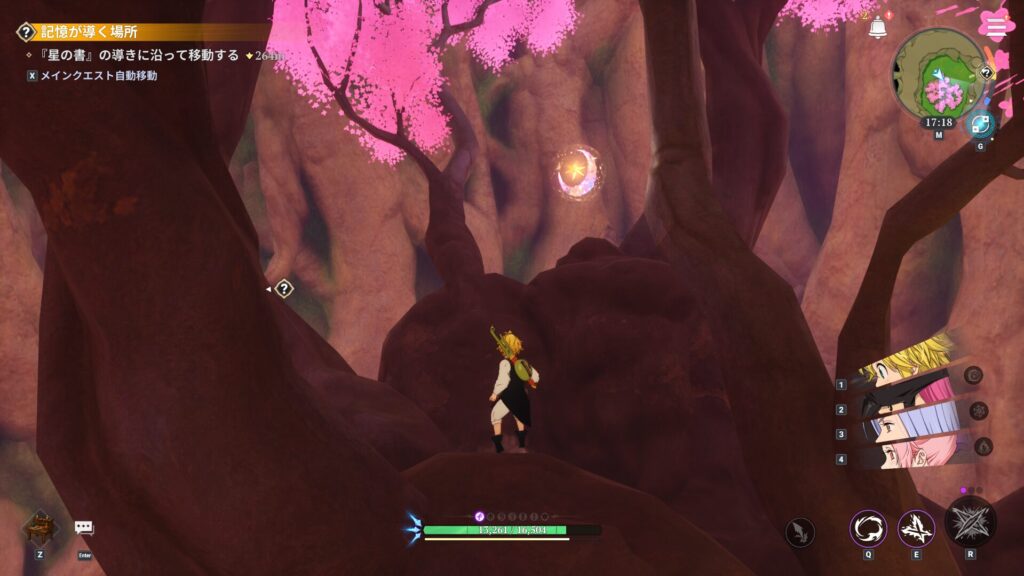Open the diamond-framed item icon in the corner
The width and height of the screenshot is (1024, 576).
[40, 526]
